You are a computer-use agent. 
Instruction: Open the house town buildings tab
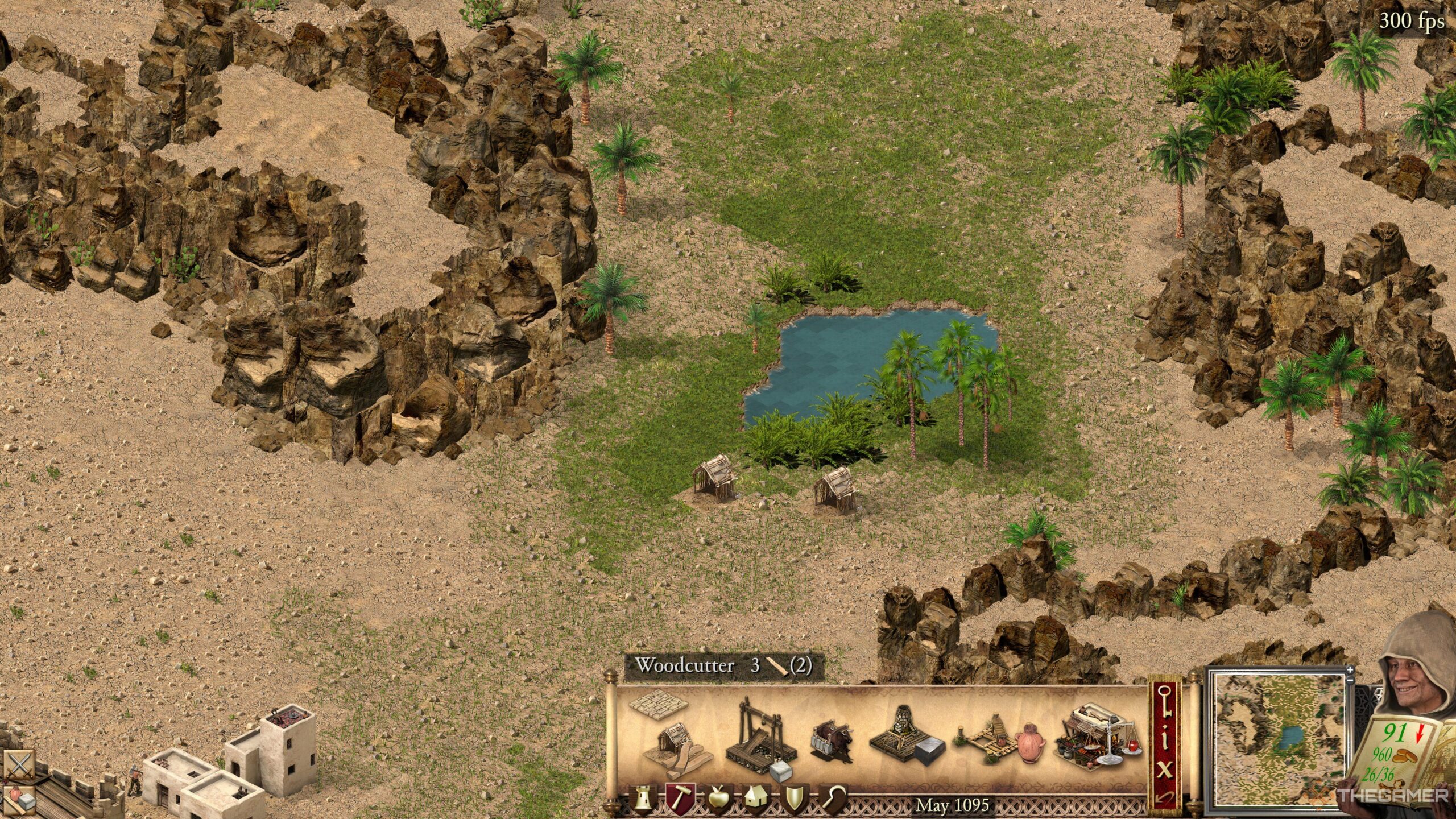756,800
